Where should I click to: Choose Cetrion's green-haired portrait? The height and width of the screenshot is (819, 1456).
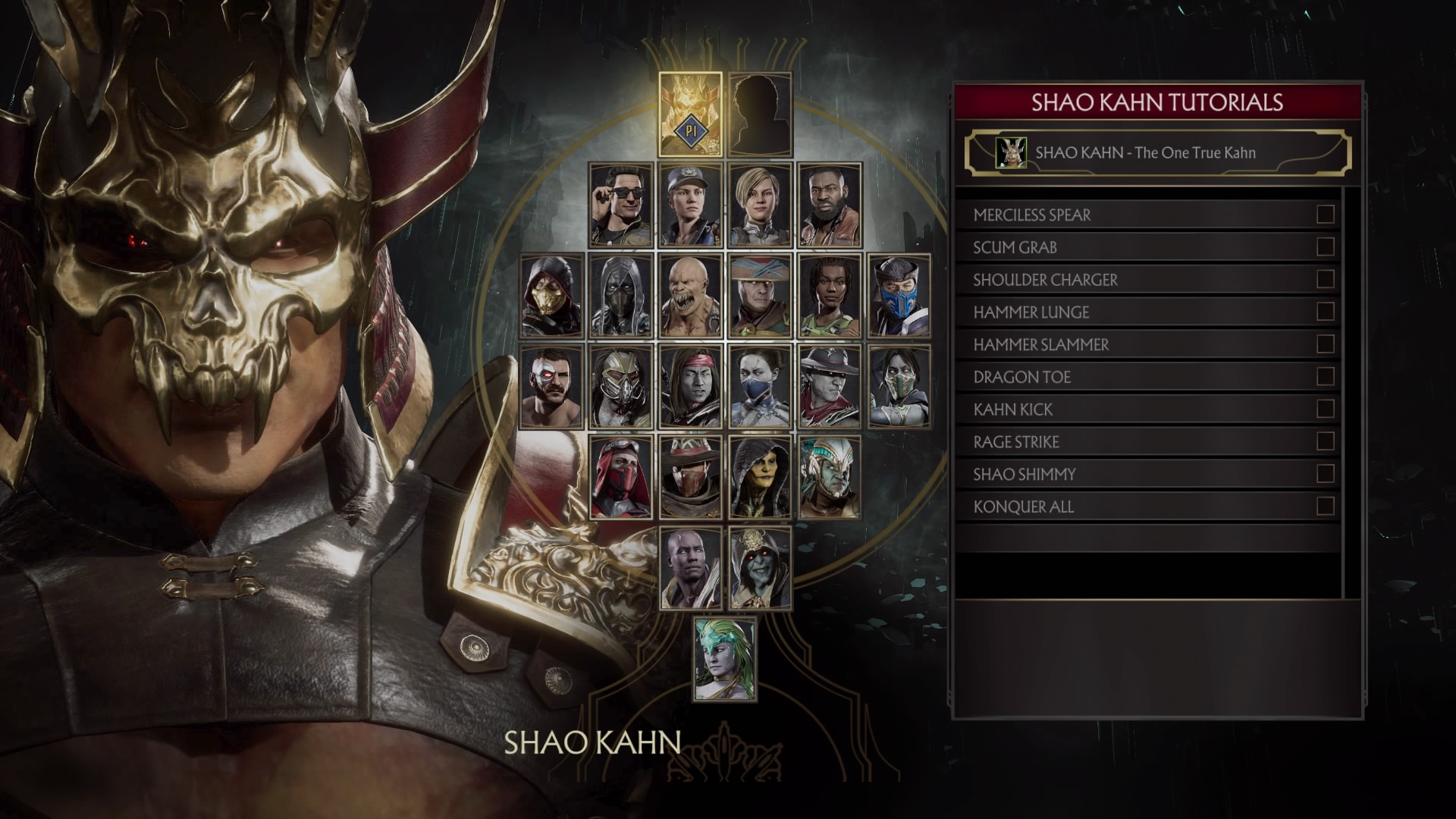[725, 659]
